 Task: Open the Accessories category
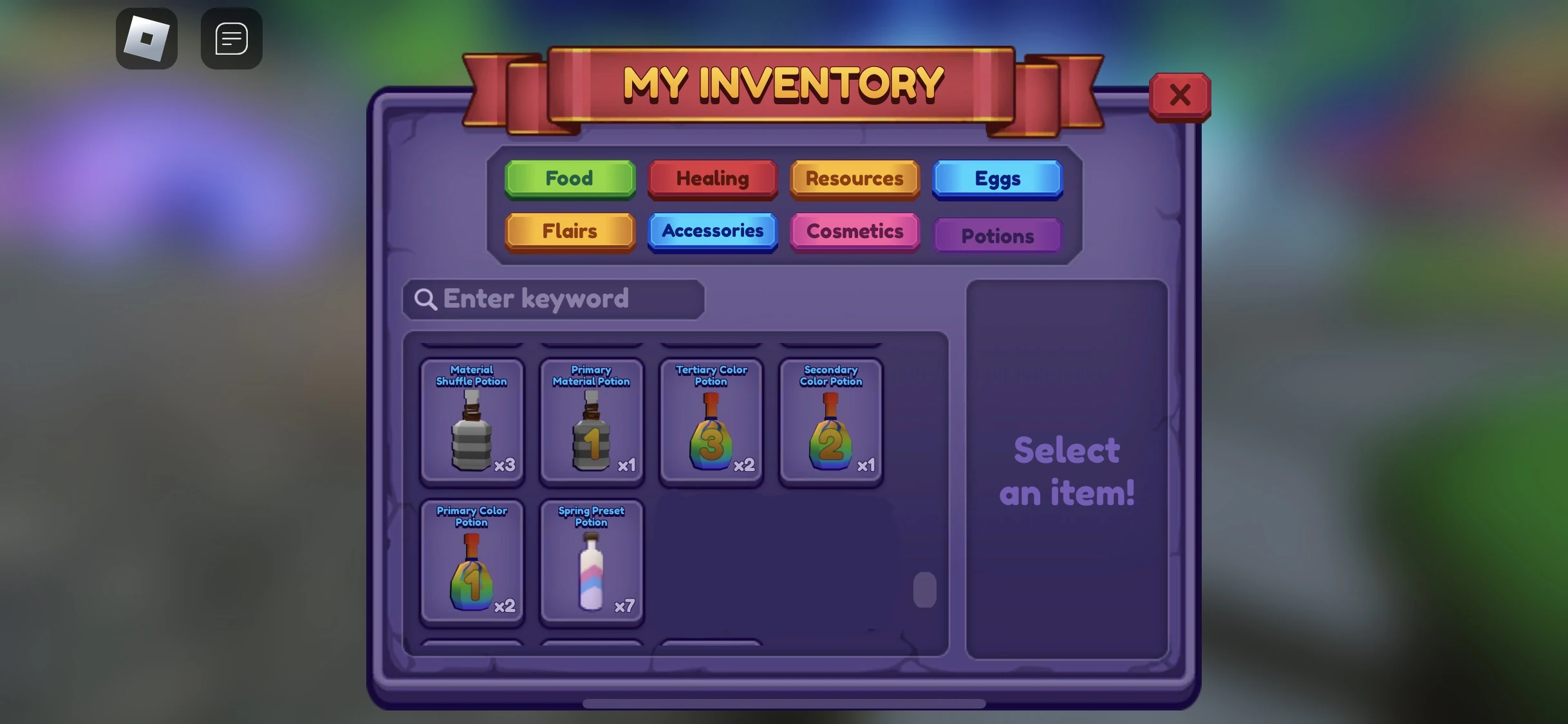click(712, 232)
